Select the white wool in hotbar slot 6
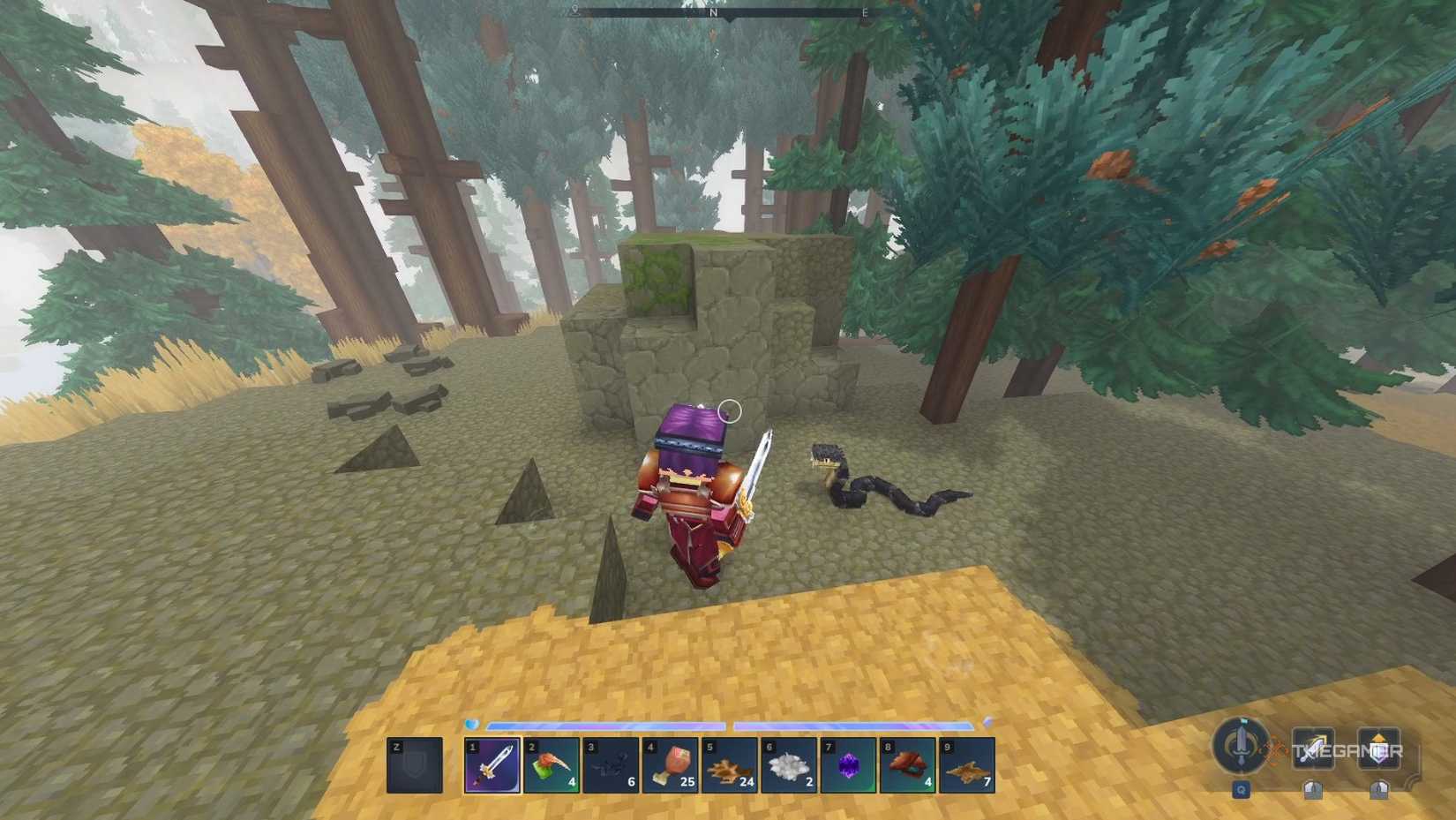Image resolution: width=1456 pixels, height=820 pixels. click(788, 770)
